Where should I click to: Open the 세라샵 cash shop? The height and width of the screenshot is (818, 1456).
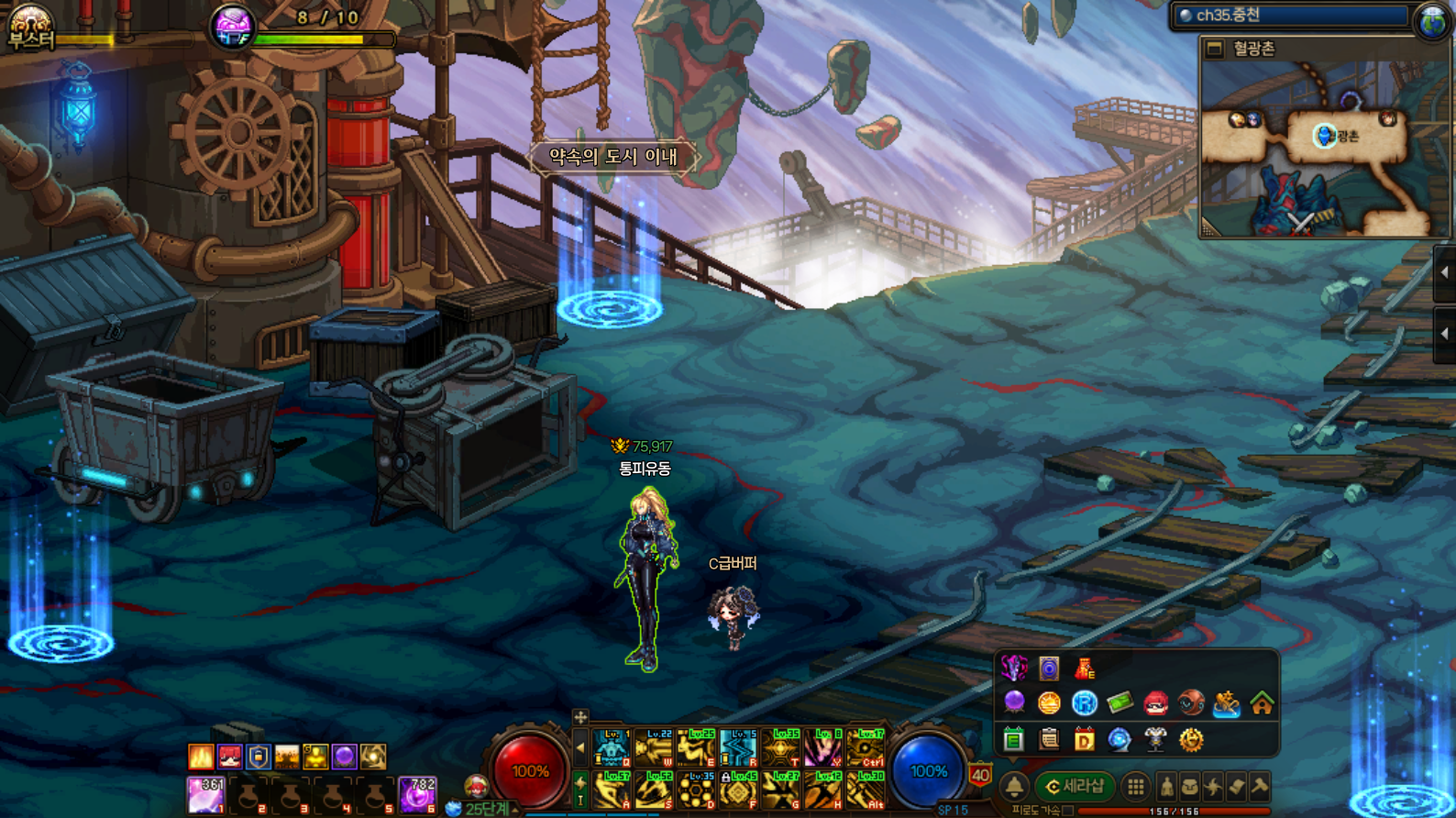pos(1075,786)
